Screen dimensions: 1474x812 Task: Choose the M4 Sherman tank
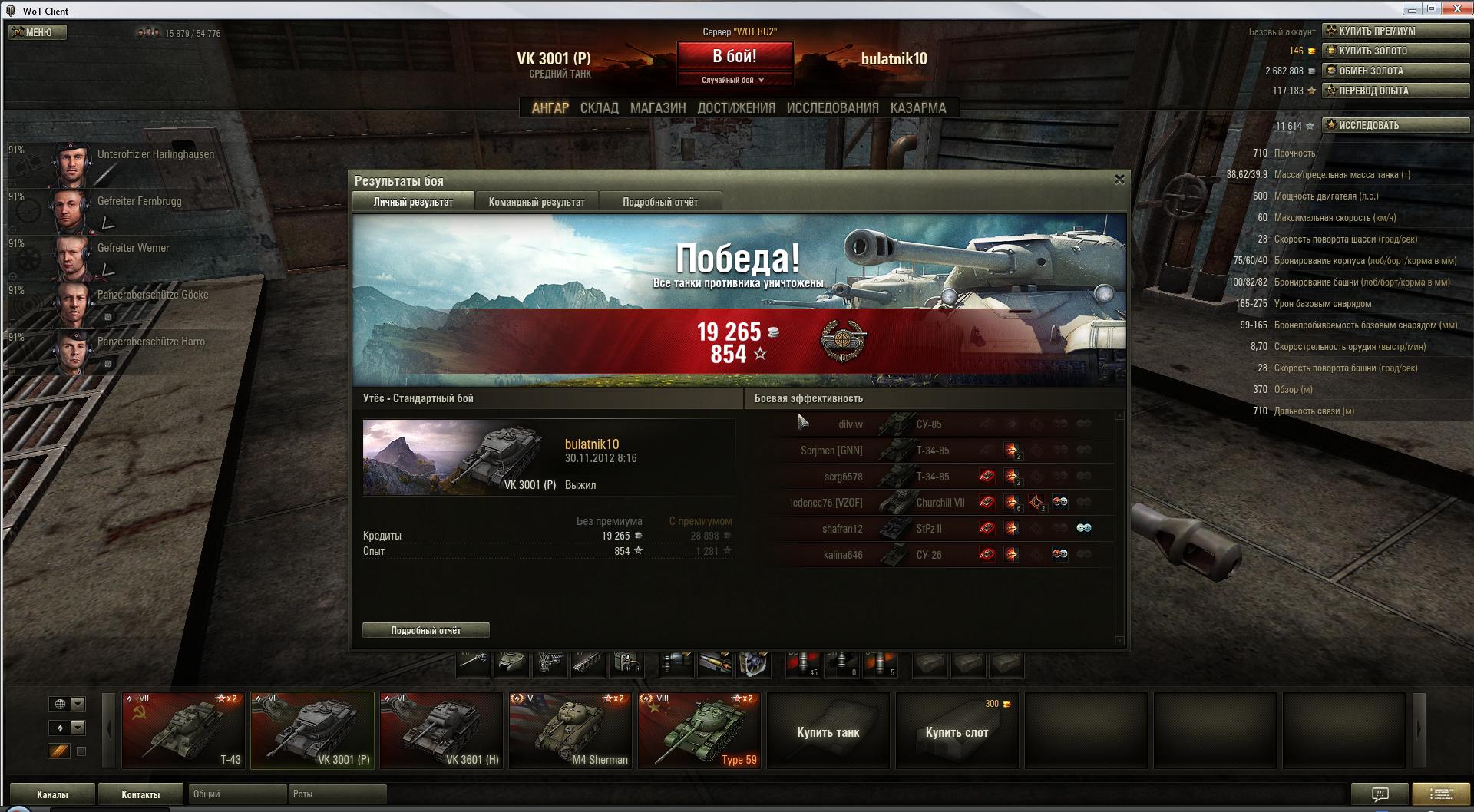coord(570,730)
